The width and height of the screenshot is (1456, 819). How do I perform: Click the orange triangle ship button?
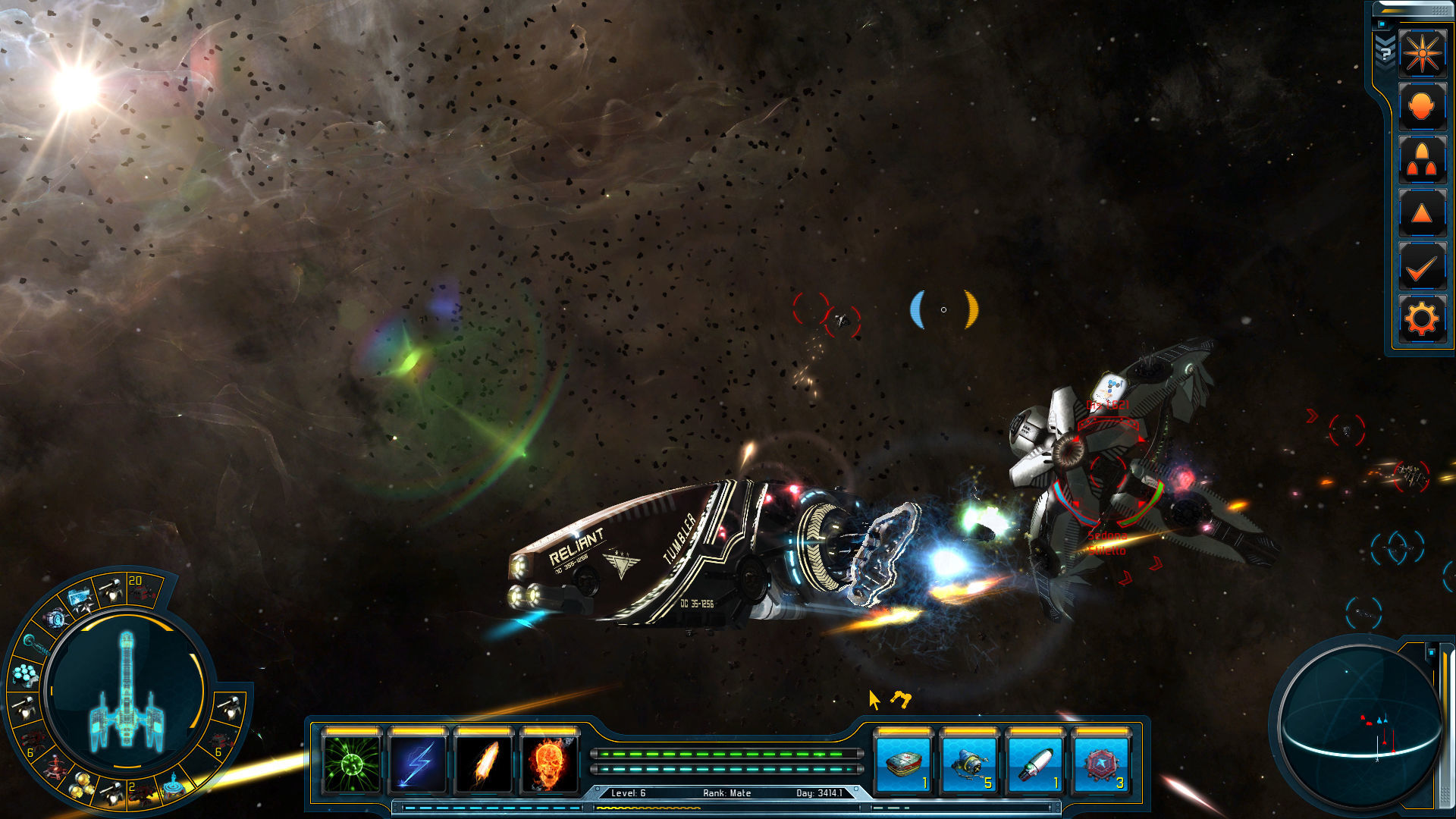(x=1422, y=214)
